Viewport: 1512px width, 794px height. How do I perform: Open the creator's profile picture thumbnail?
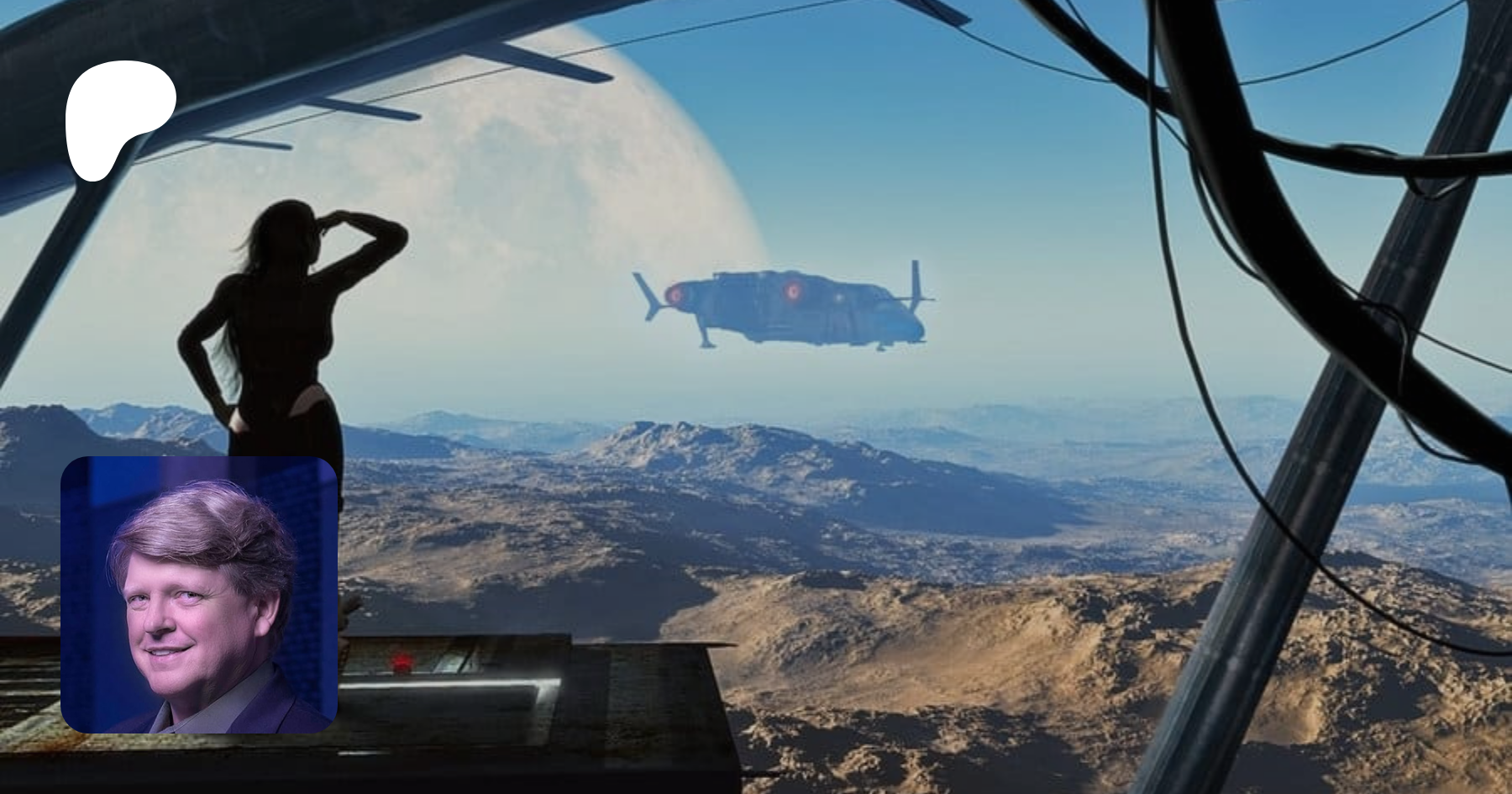pyautogui.click(x=199, y=595)
